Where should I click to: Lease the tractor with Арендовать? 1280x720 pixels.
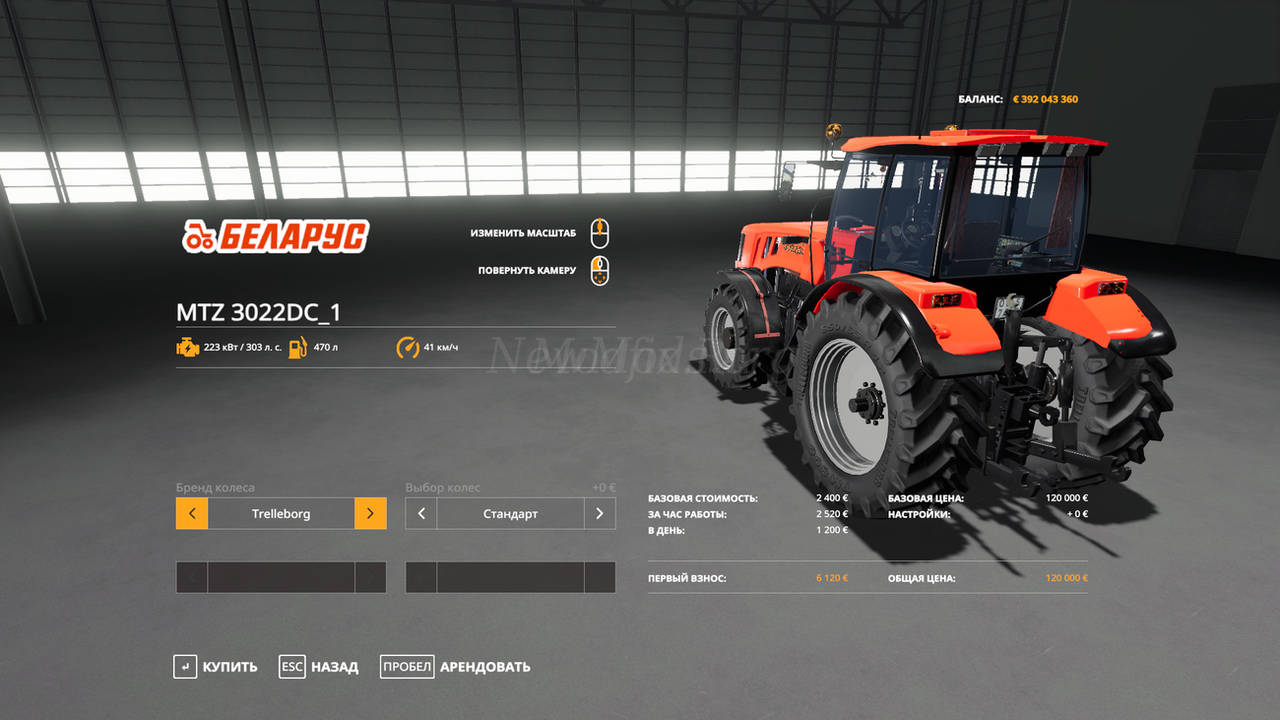[456, 667]
